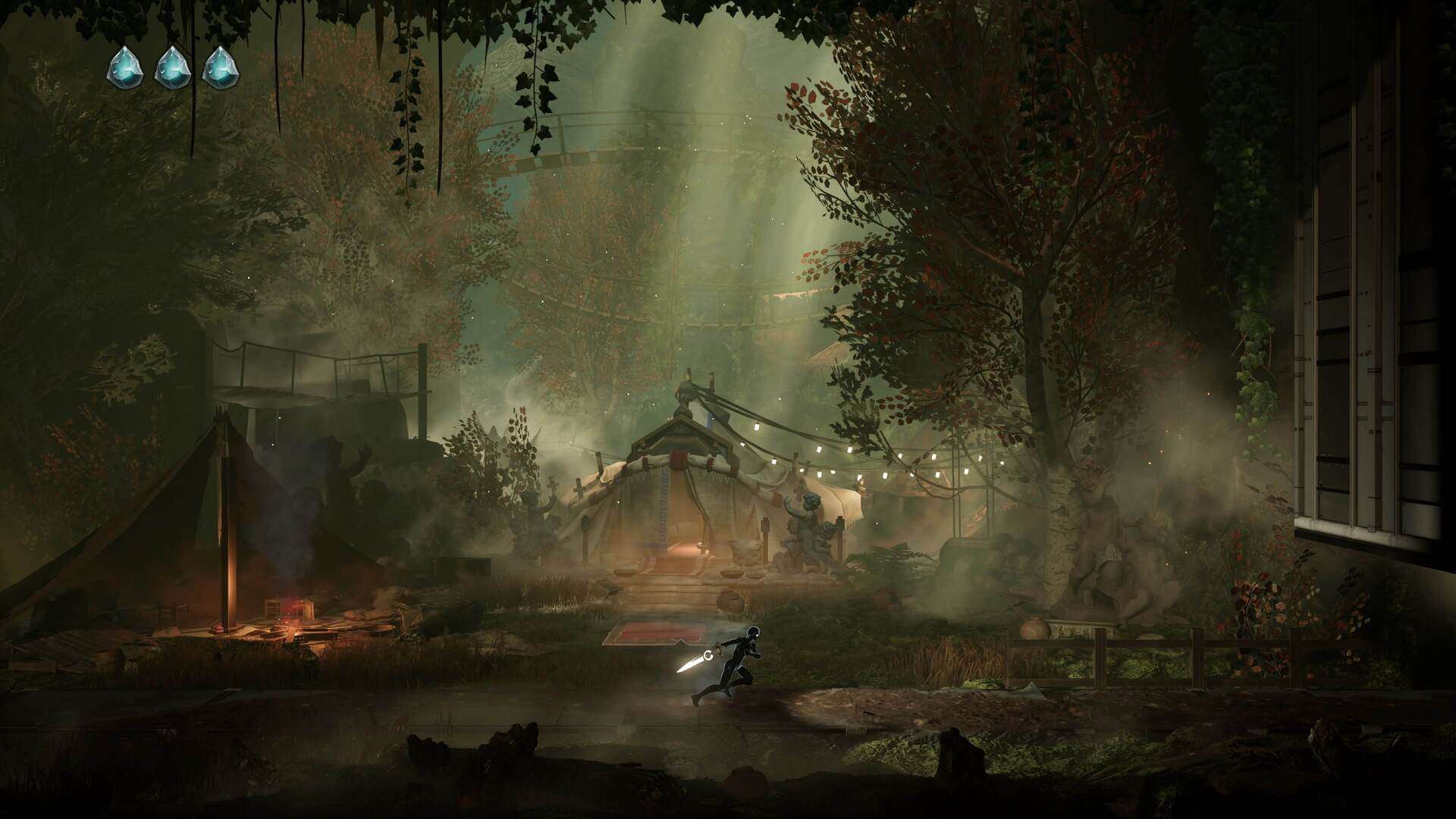
Task: Select the running character's glowing eye
Action: 756,635
